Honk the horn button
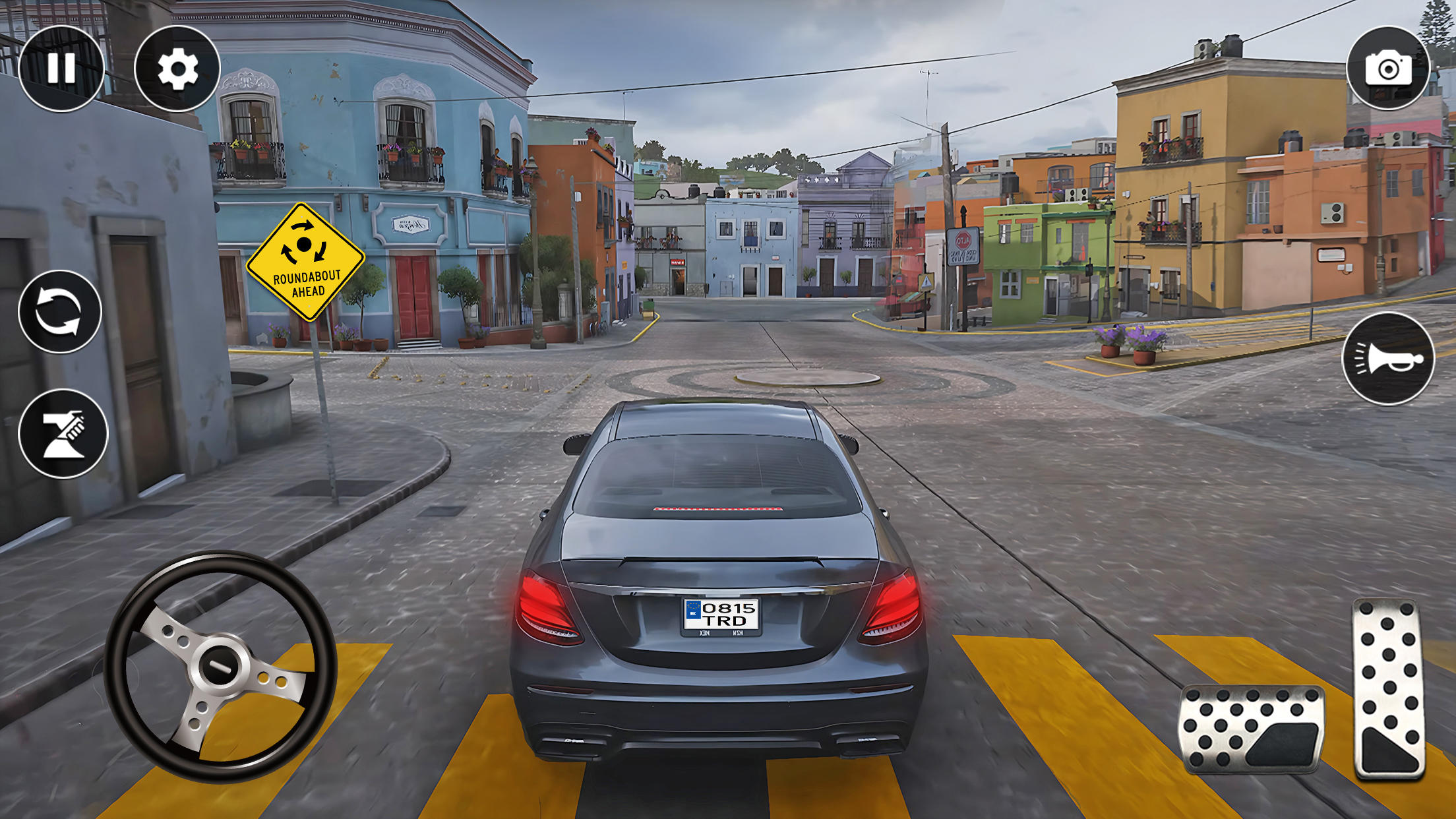Viewport: 1456px width, 819px height. [x=1388, y=359]
